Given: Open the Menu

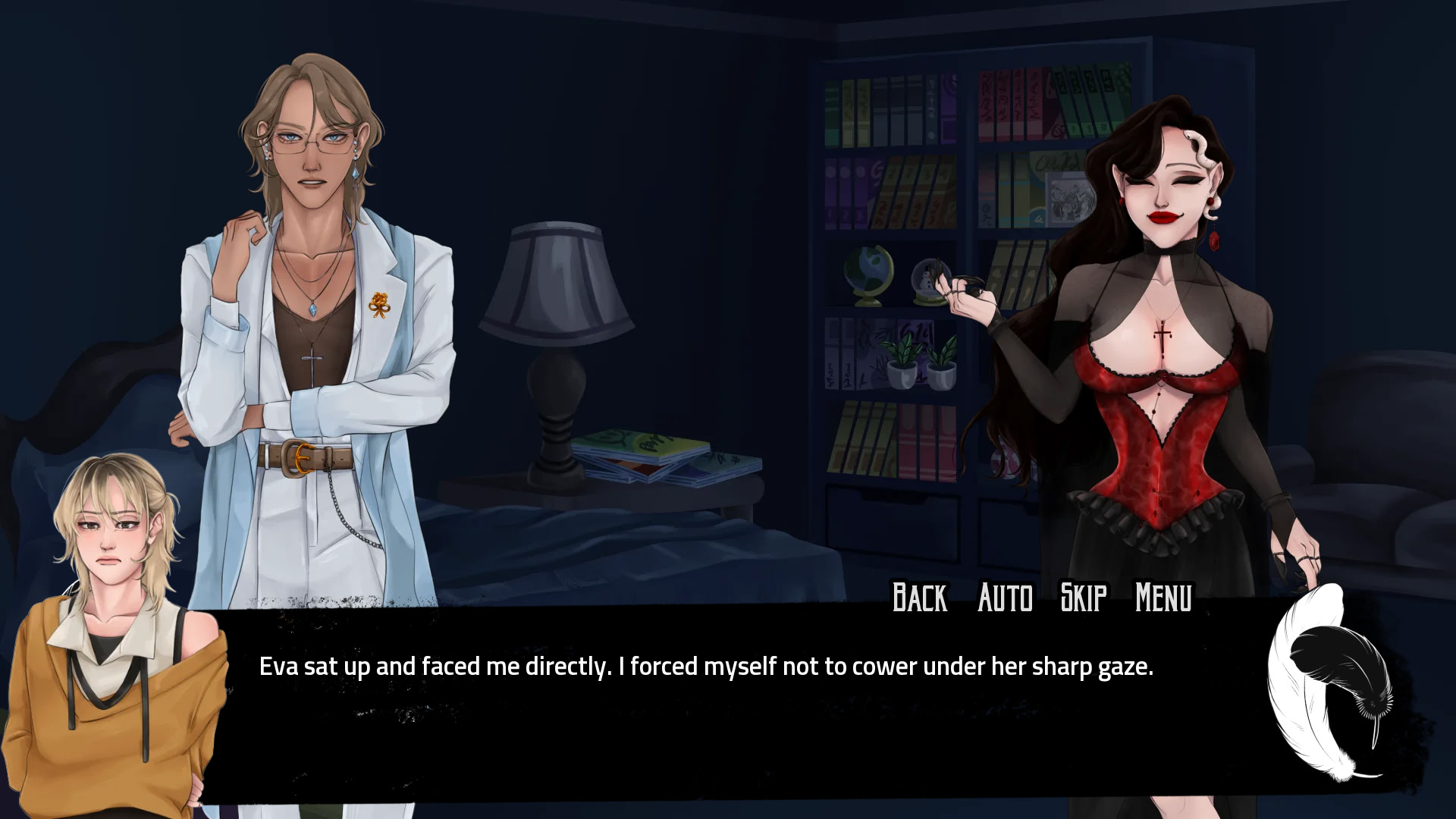Looking at the screenshot, I should tap(1163, 598).
